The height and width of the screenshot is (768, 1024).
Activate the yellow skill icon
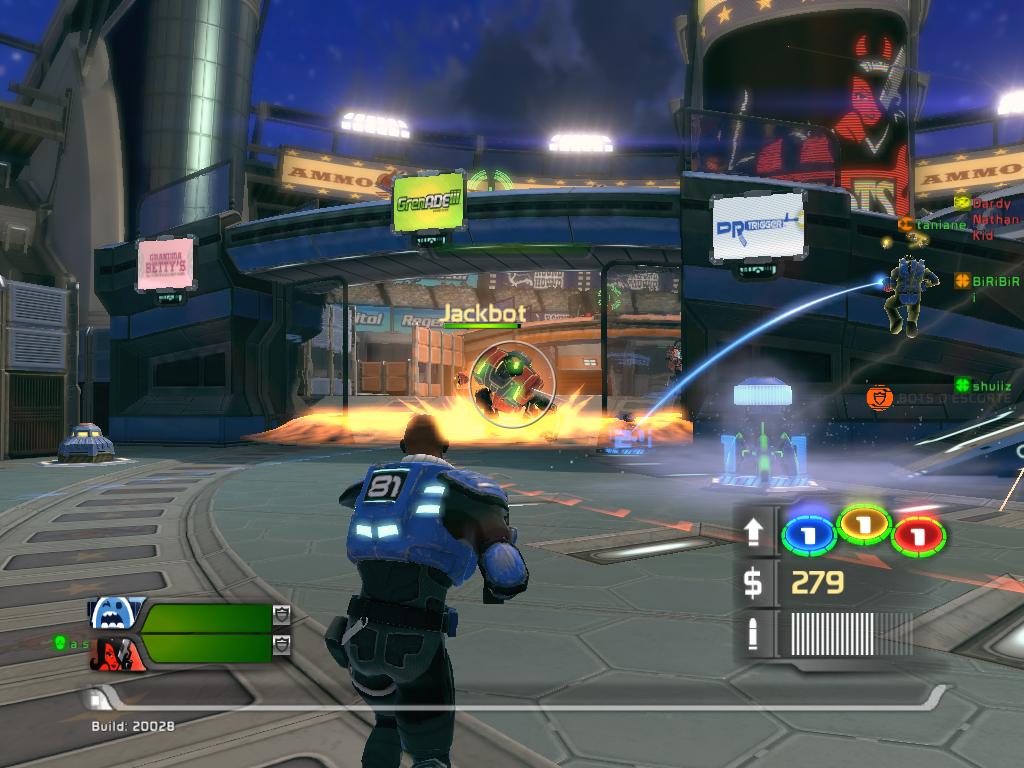(x=864, y=523)
